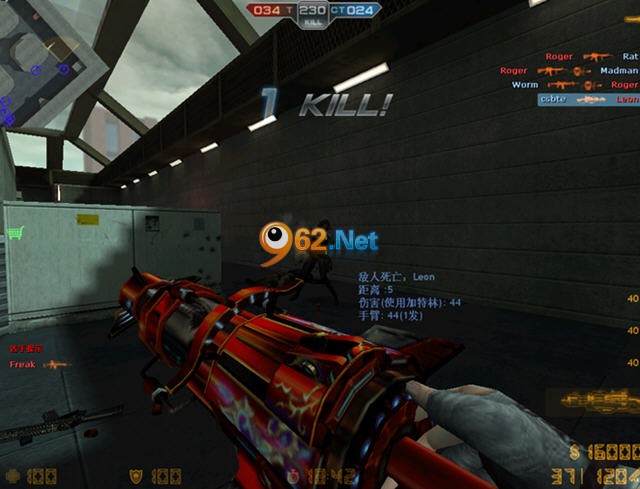The height and width of the screenshot is (489, 640).
Task: Click the health cross icon
Action: pyautogui.click(x=12, y=476)
